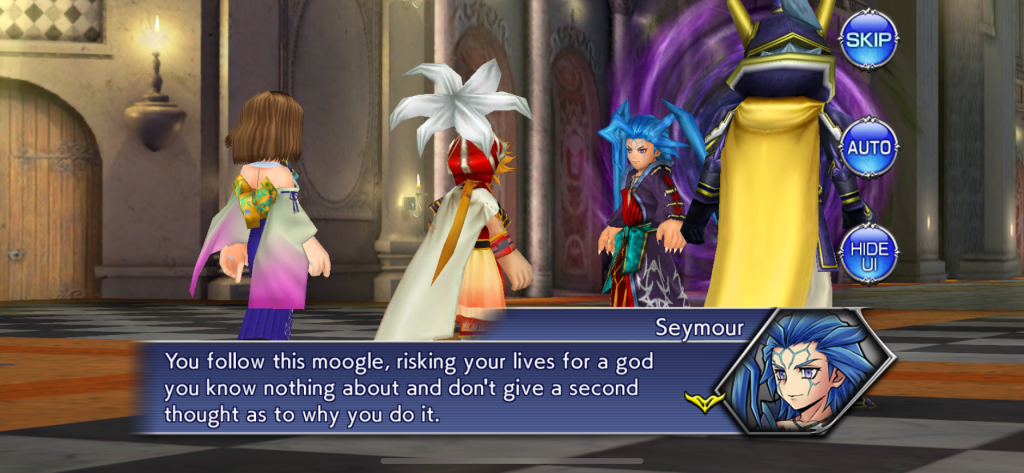Turn on AUTO dialogue advance

click(x=867, y=147)
